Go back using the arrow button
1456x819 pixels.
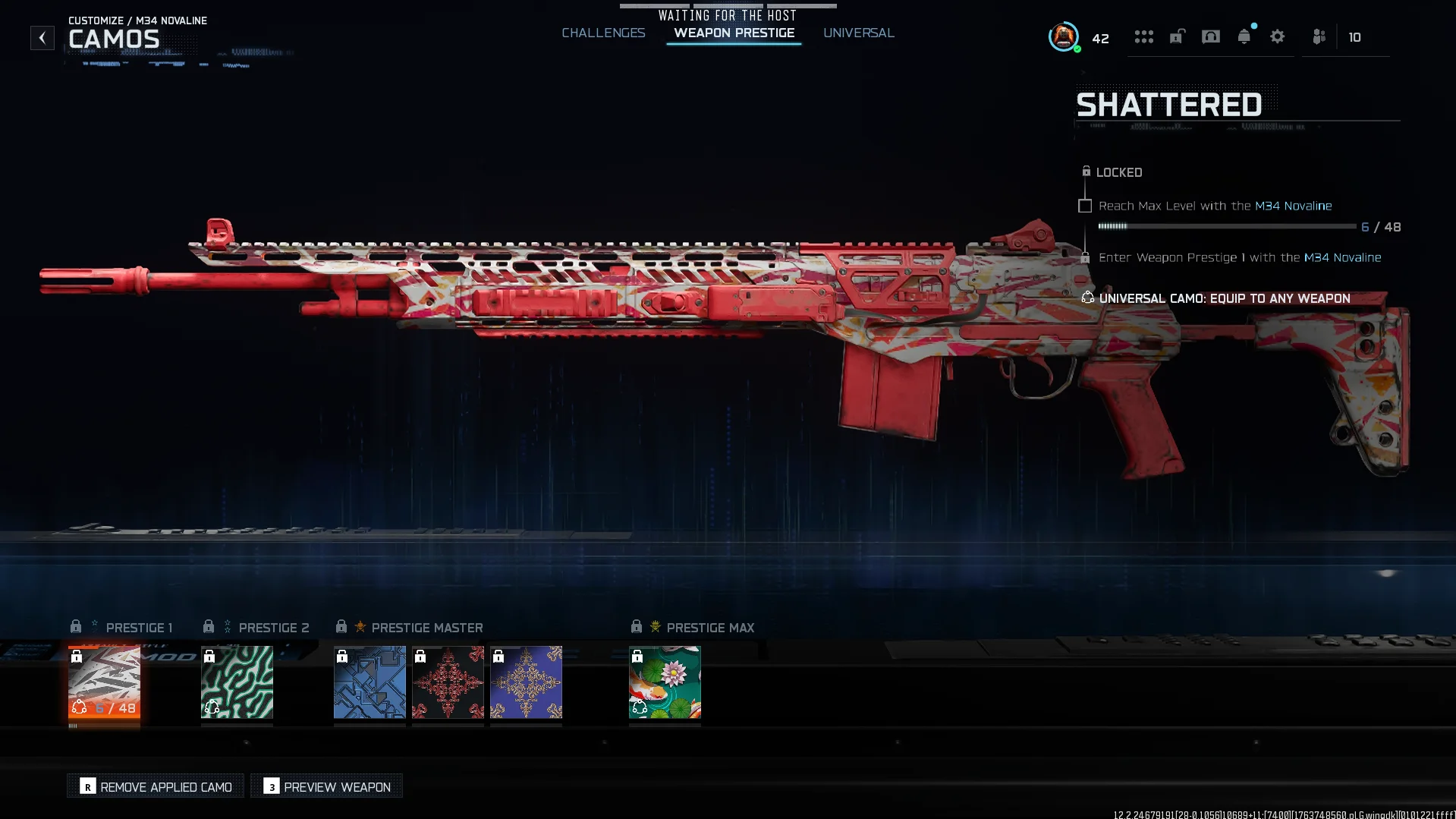[x=42, y=37]
